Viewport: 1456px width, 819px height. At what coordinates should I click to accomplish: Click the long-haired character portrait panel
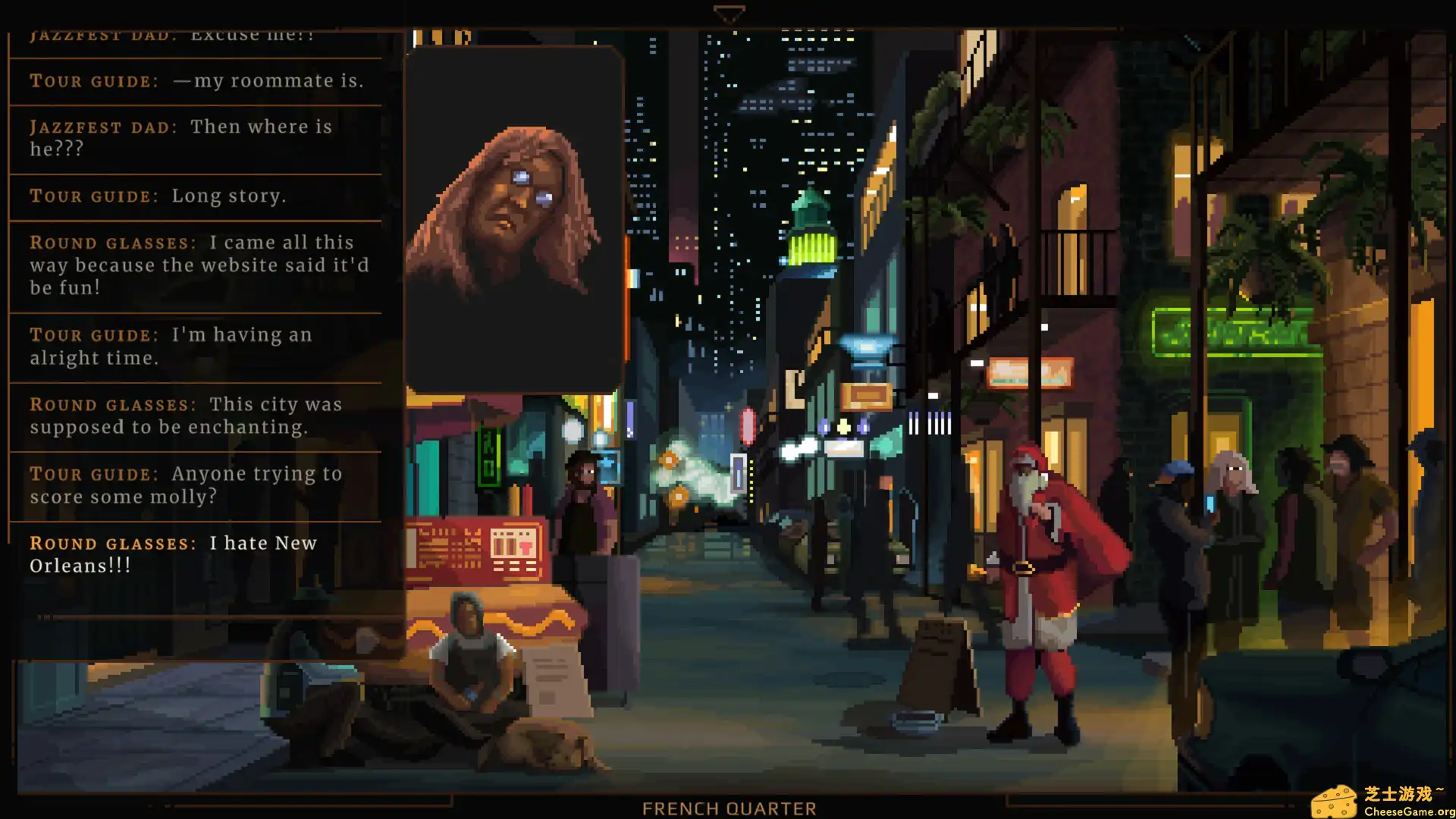coord(514,220)
